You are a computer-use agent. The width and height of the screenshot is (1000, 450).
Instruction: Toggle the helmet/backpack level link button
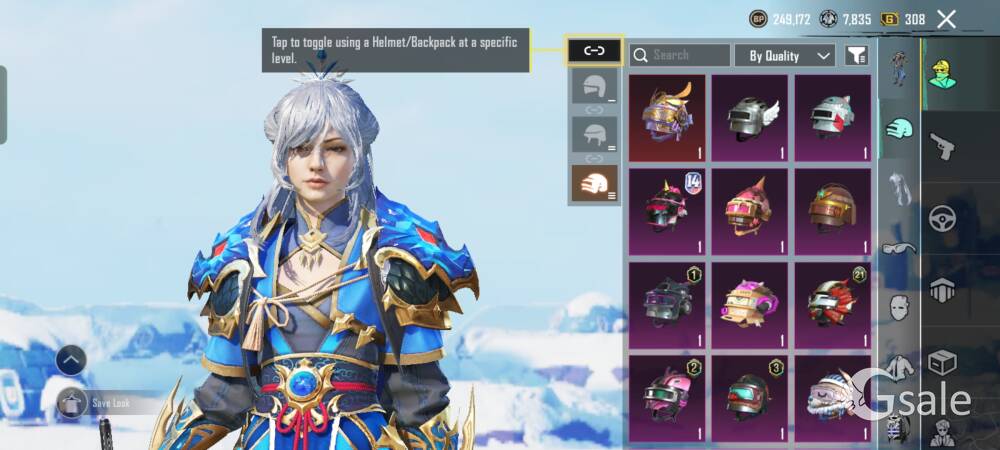pyautogui.click(x=594, y=49)
